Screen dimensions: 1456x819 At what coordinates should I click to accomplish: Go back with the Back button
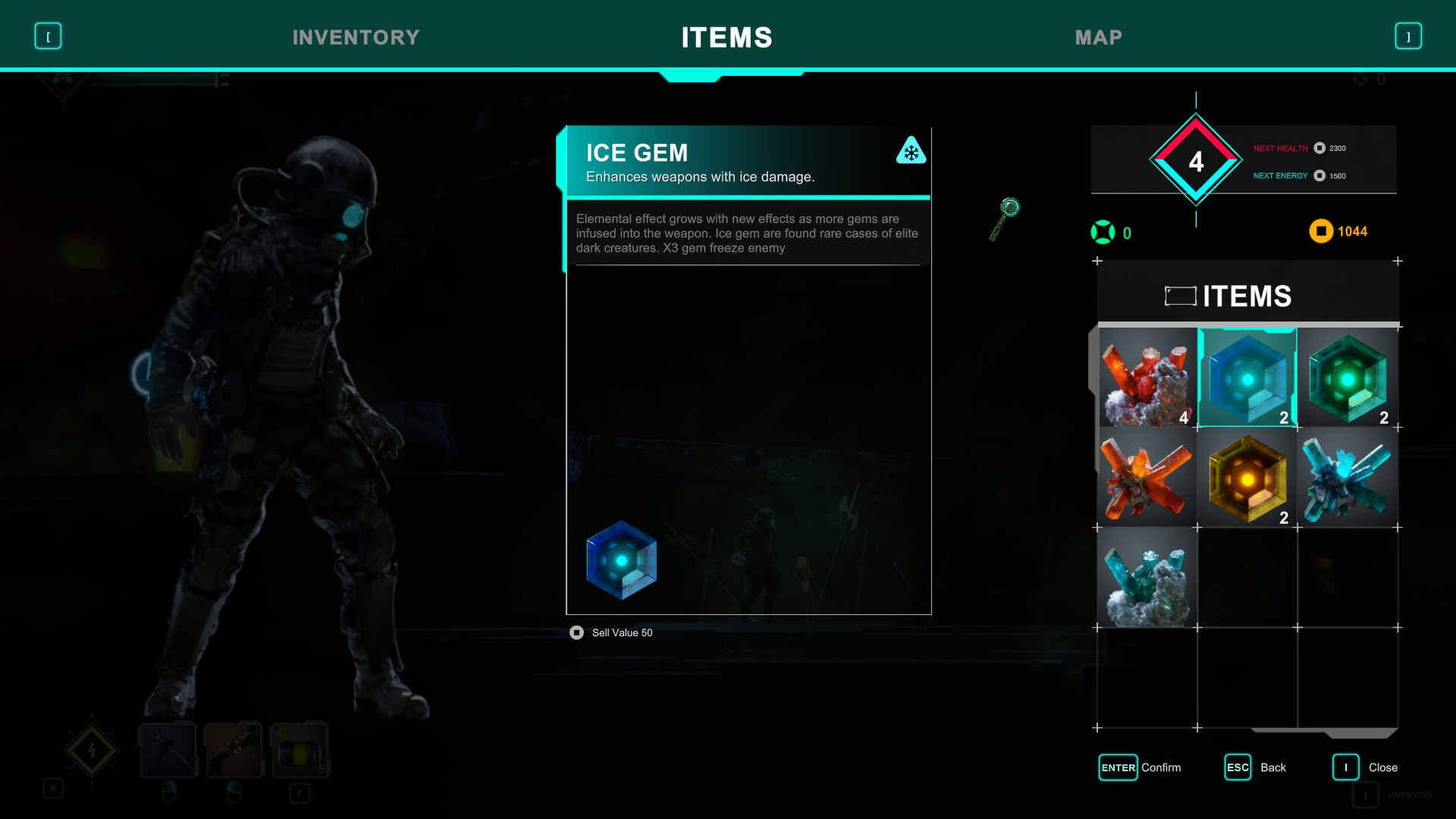pos(1255,767)
